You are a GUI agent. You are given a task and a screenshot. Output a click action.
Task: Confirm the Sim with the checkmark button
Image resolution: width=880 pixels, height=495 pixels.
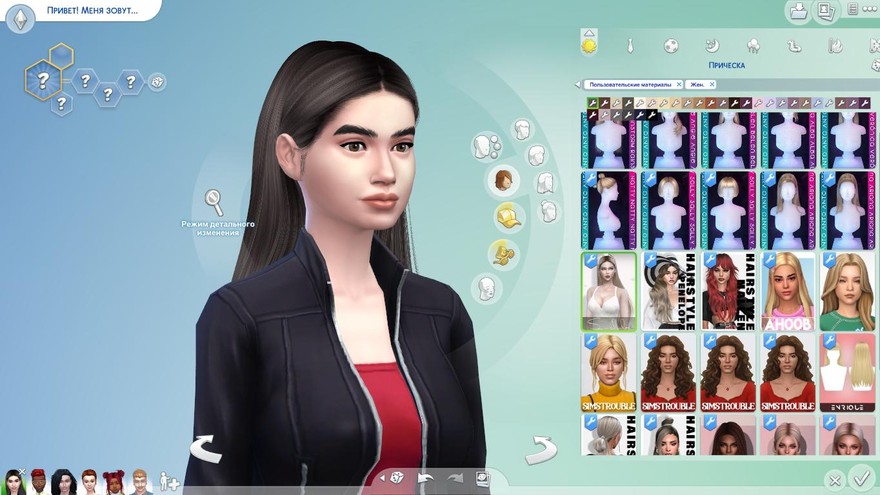(861, 478)
